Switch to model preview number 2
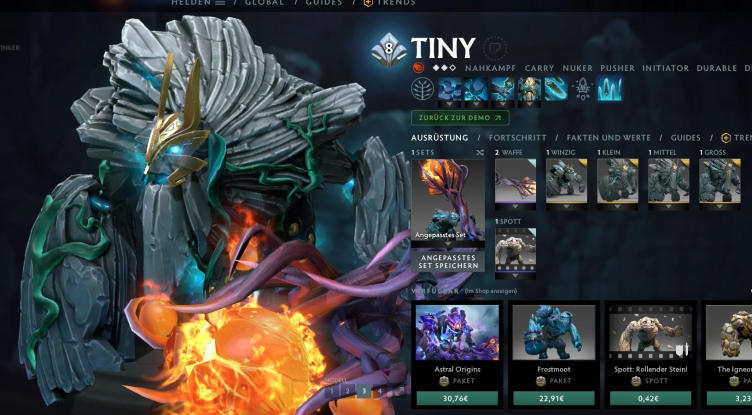 347,392
